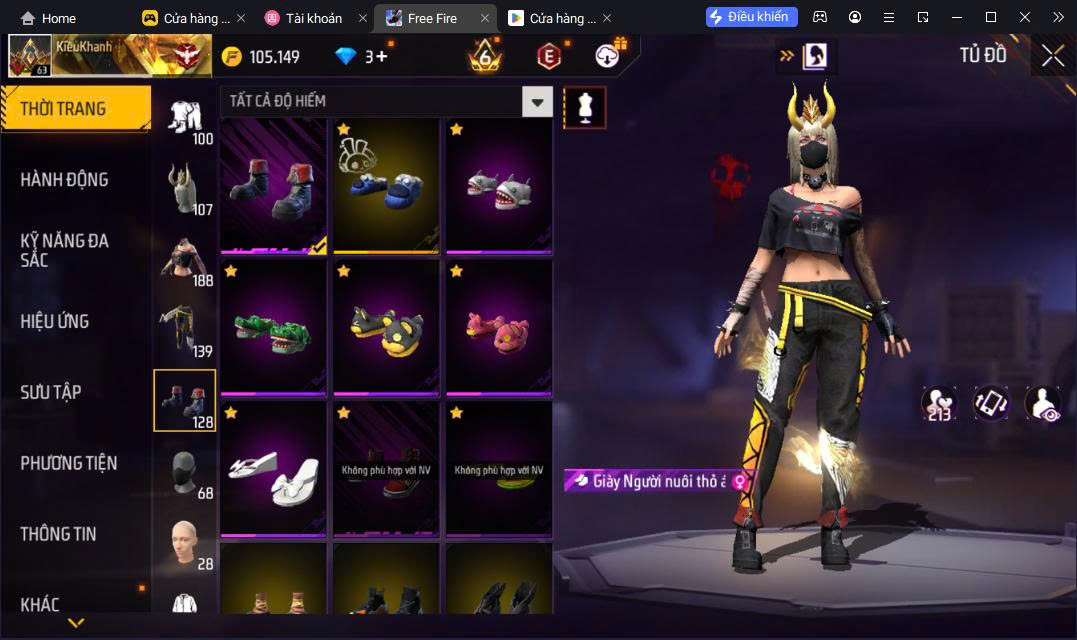The height and width of the screenshot is (640, 1077).
Task: Select the yellow and black bear slippers
Action: point(386,327)
